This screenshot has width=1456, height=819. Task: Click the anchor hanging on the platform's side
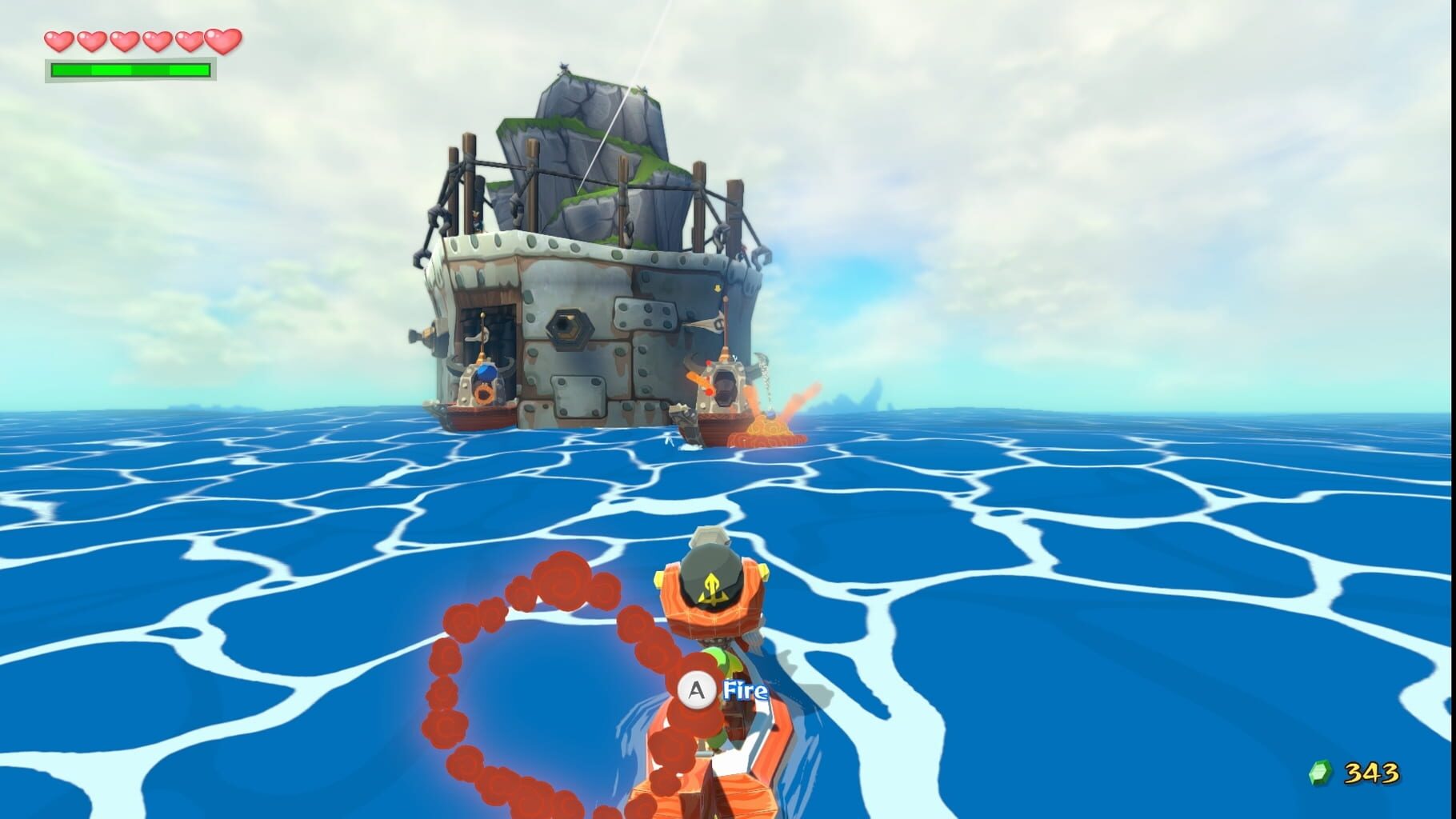(708, 324)
